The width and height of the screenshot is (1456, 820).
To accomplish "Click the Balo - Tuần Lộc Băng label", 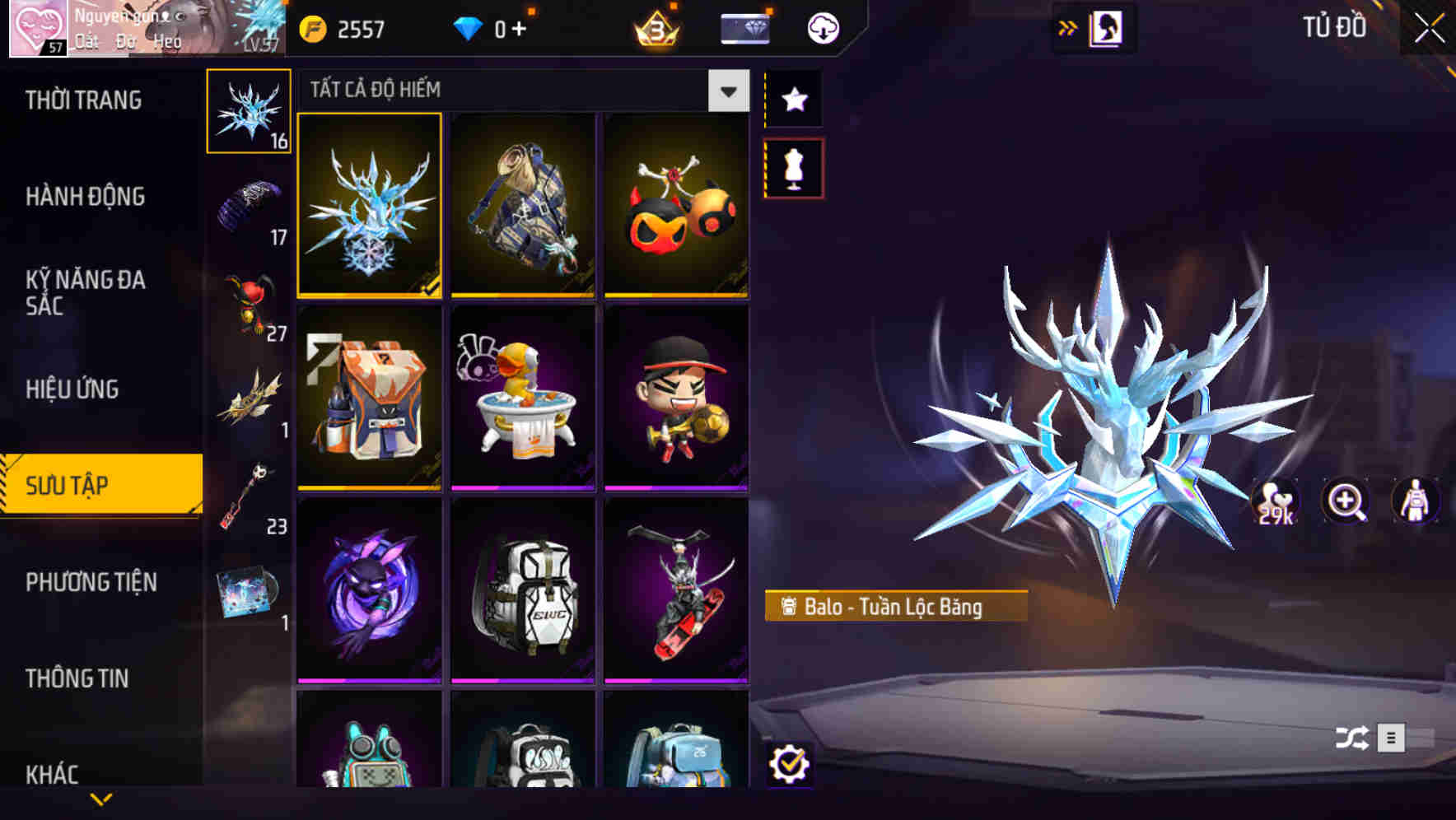I will (x=894, y=605).
